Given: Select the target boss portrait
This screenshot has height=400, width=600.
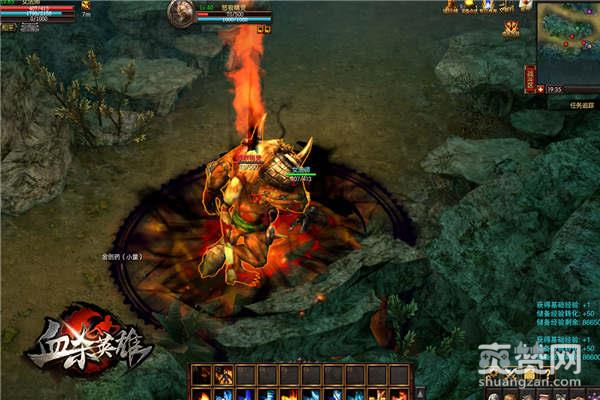Looking at the screenshot, I should coord(182,12).
